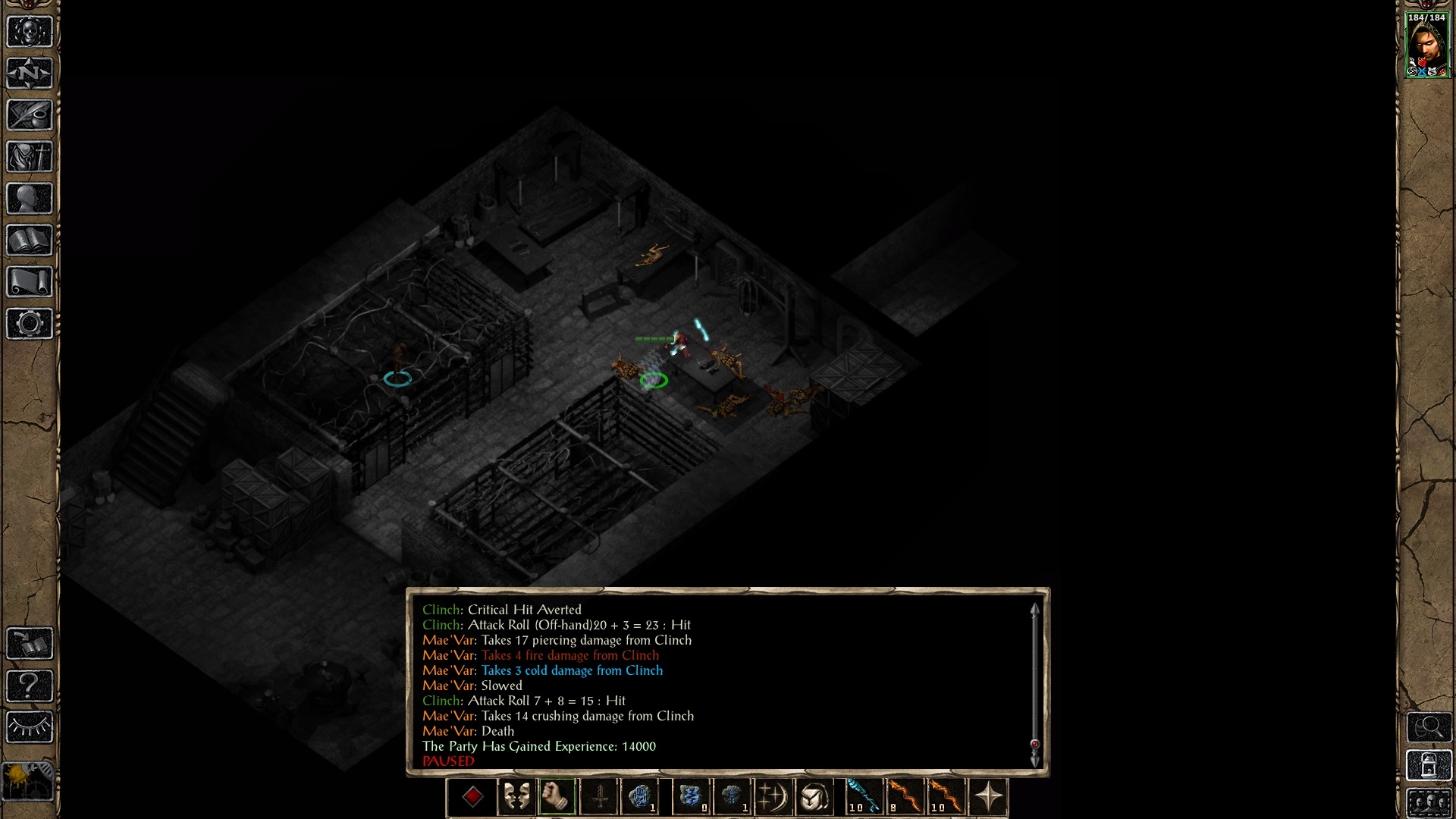This screenshot has width=1456, height=819.
Task: Activate the theater masks action
Action: (516, 797)
